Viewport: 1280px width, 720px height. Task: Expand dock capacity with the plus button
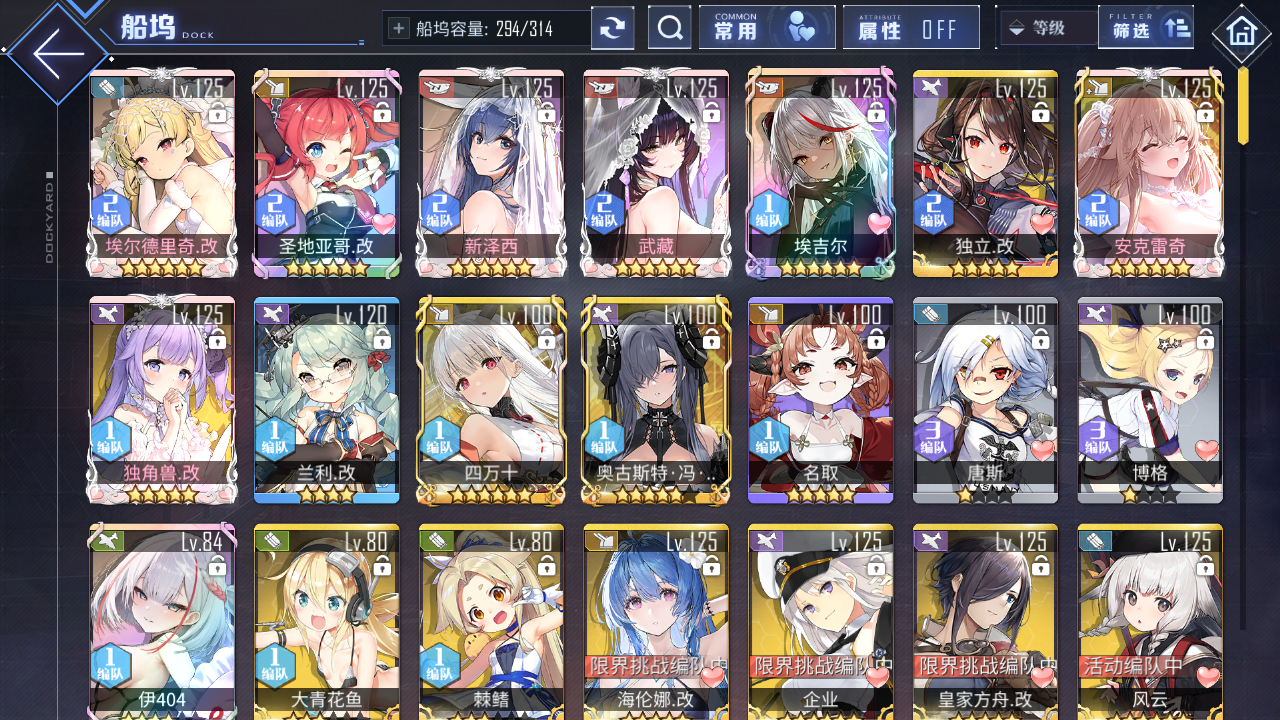click(398, 27)
